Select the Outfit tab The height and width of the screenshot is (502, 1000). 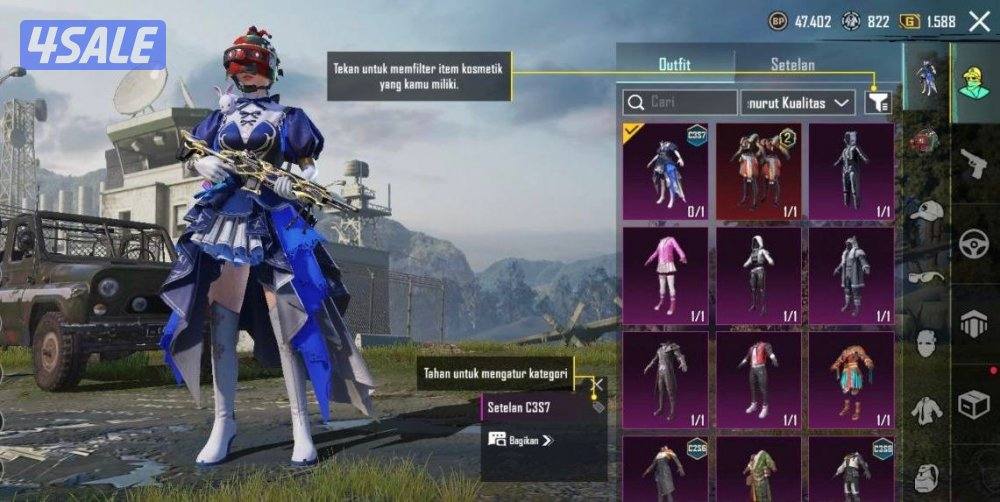click(x=674, y=65)
